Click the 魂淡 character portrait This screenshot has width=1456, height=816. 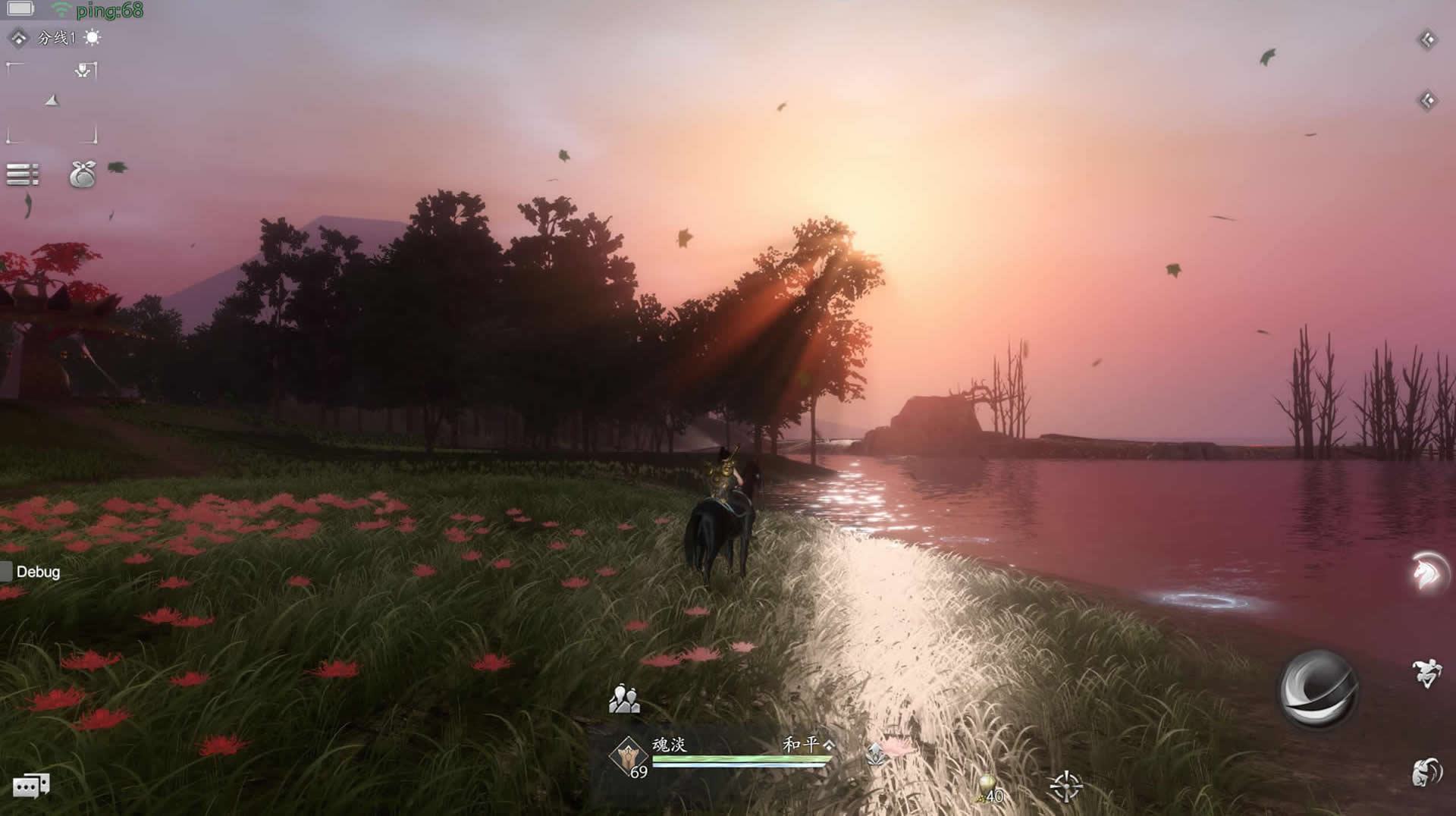click(x=629, y=756)
